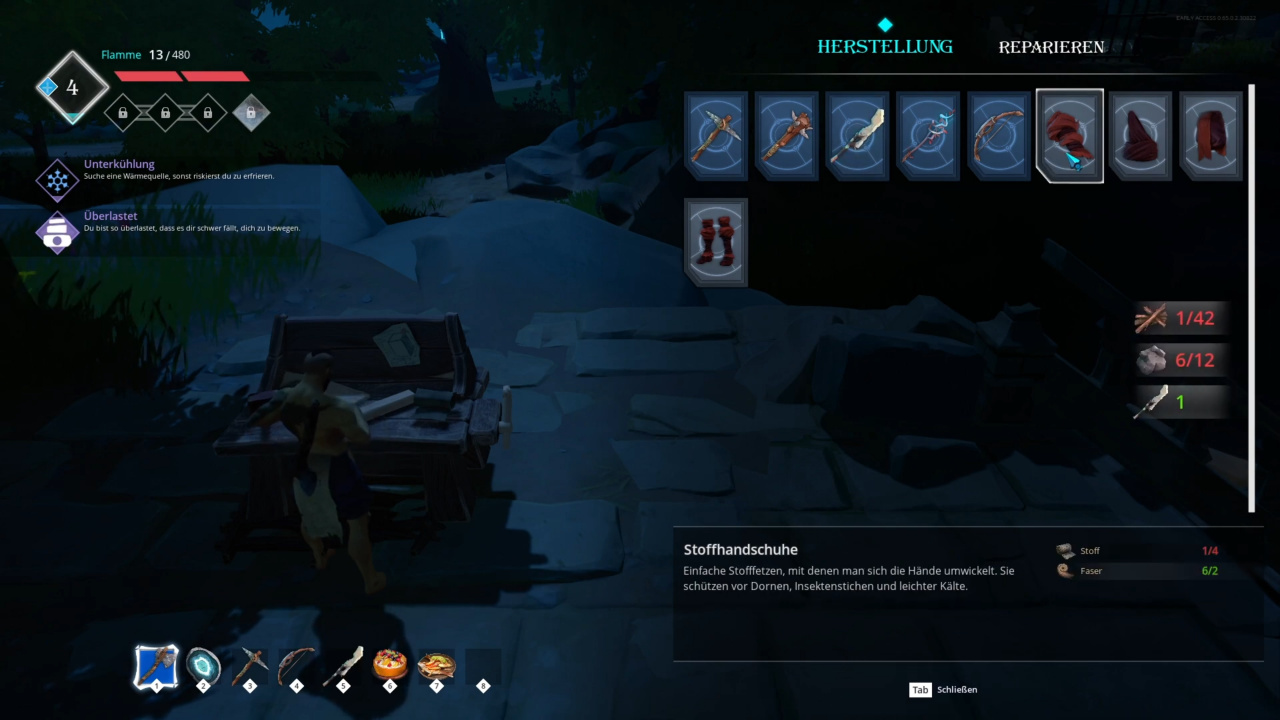Equip the bow in hotbar slot 4
1280x720 pixels.
[x=296, y=666]
